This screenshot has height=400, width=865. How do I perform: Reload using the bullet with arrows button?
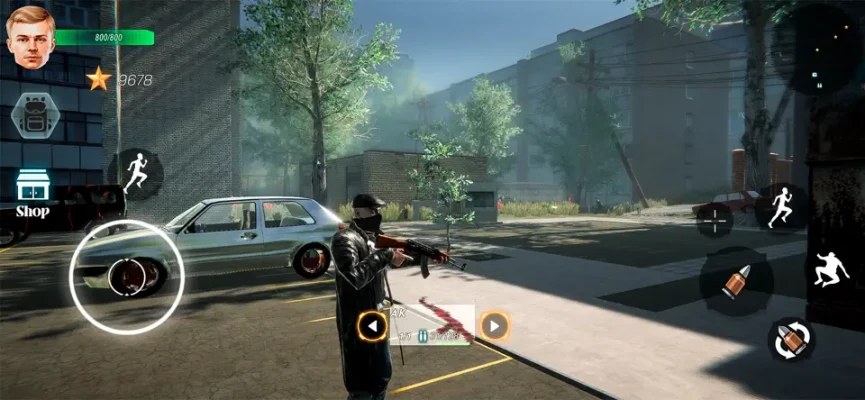pos(790,339)
